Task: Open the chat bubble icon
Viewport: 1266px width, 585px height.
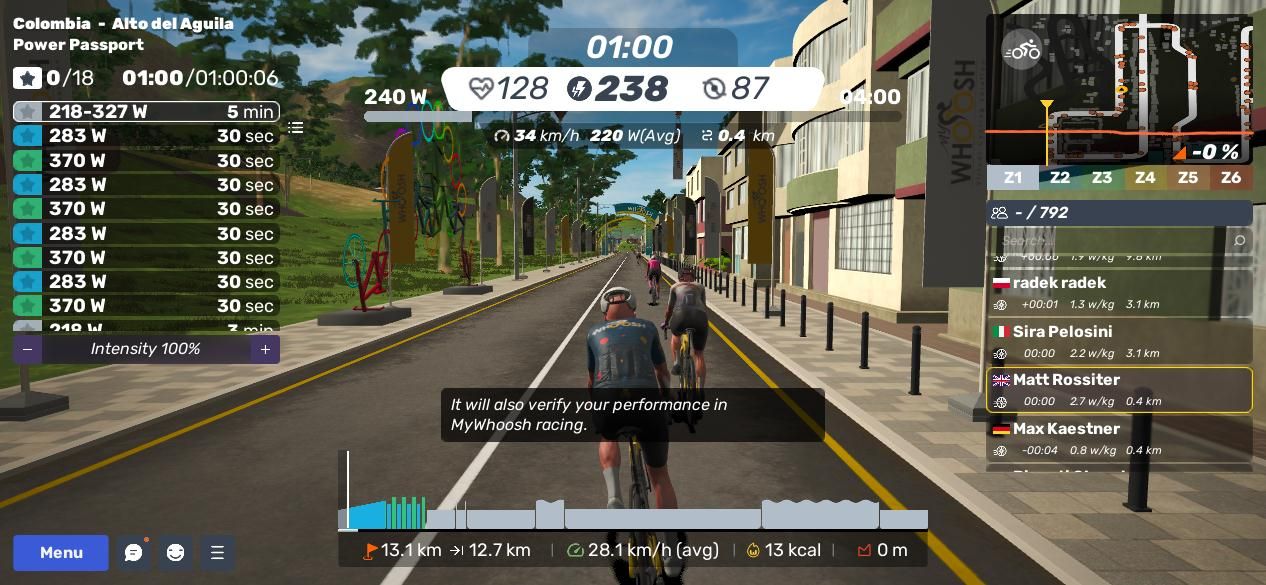Action: (x=134, y=553)
